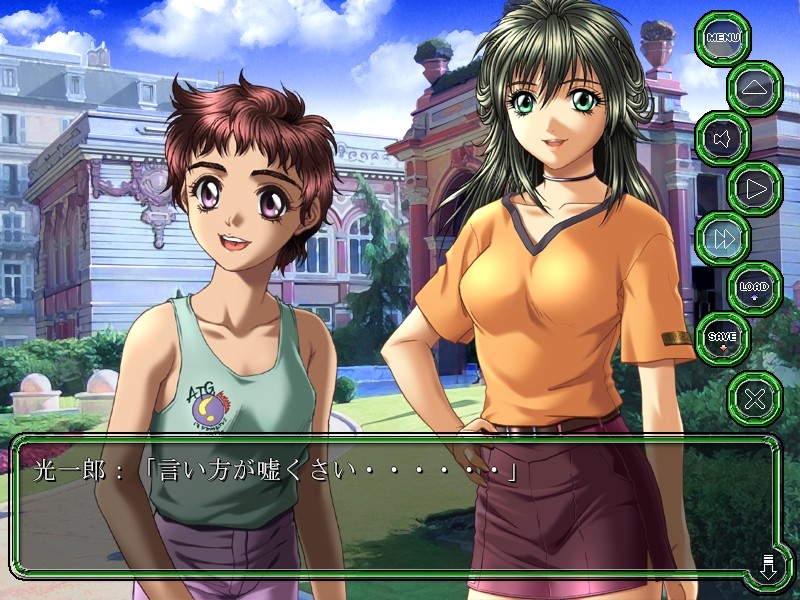The height and width of the screenshot is (600, 800).
Task: Activate the fast-forward skip button
Action: (721, 238)
